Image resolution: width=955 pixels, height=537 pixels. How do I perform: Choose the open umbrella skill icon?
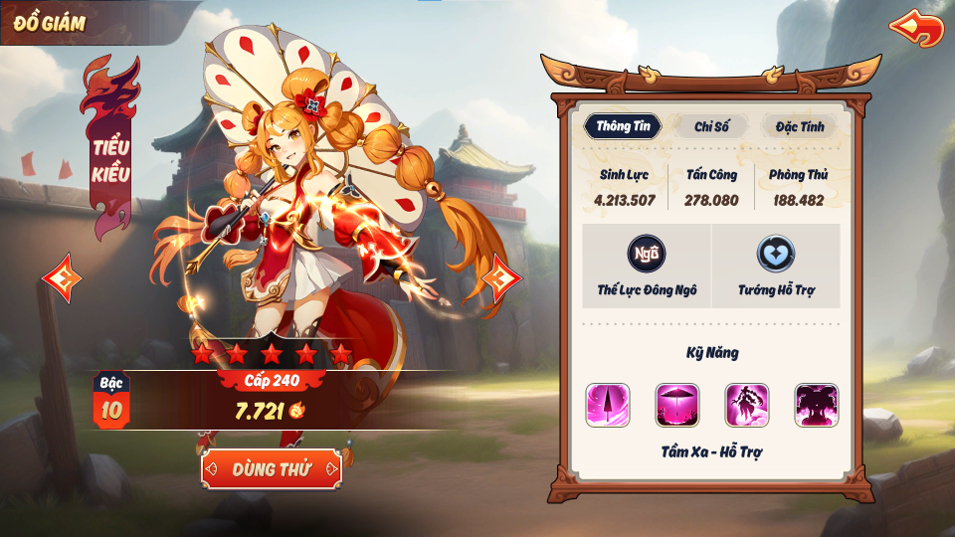coord(677,405)
